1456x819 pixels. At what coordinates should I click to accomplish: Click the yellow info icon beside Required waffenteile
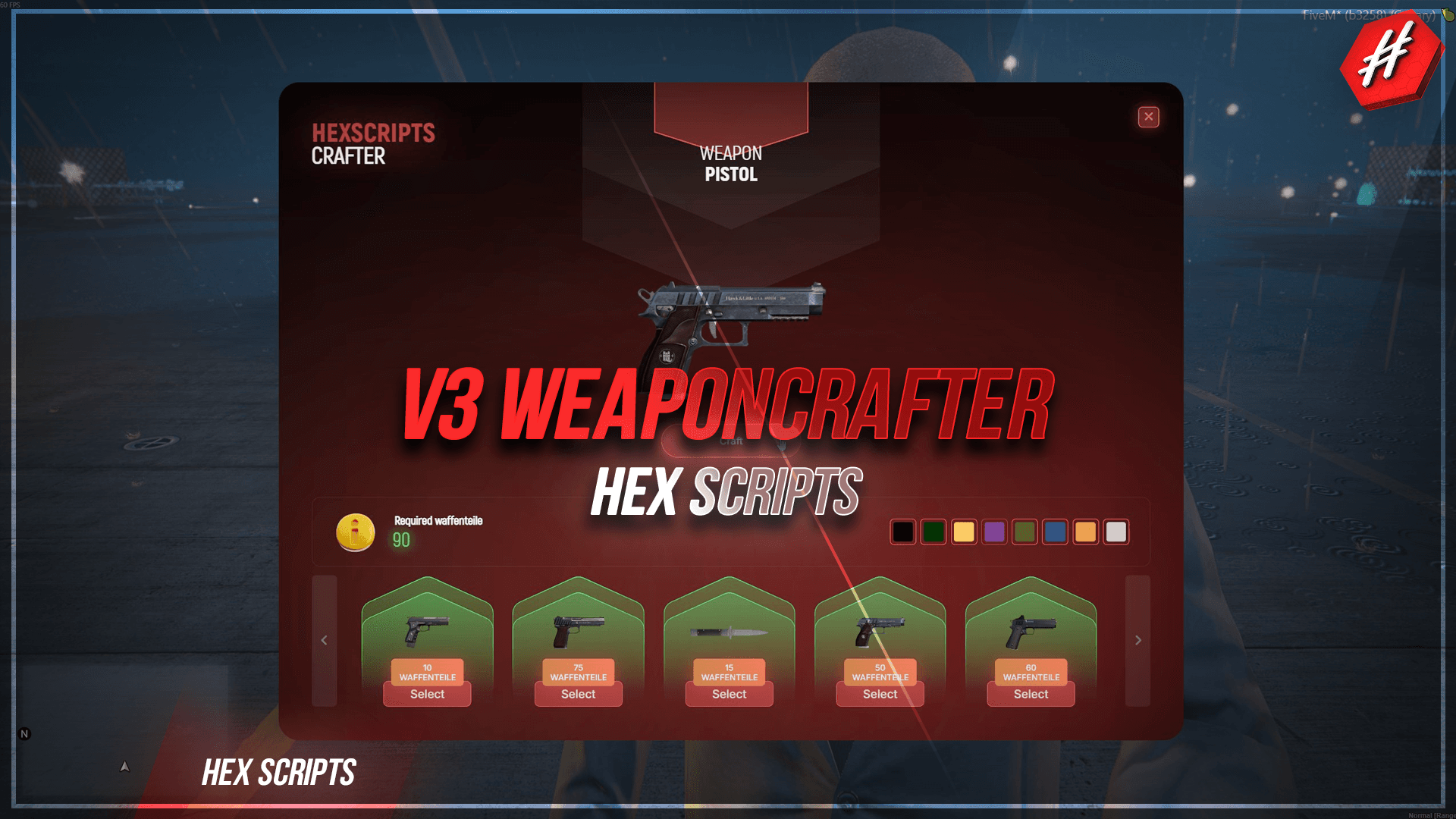pos(354,532)
